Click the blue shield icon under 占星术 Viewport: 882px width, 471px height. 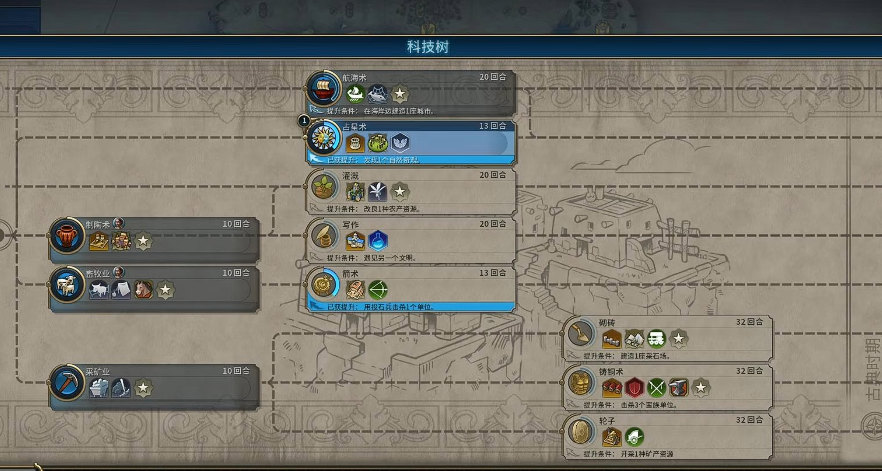point(400,142)
